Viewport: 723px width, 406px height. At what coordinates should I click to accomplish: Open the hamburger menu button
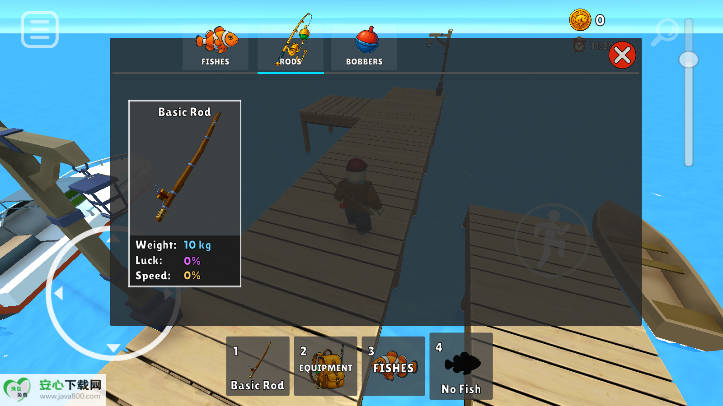tap(40, 29)
